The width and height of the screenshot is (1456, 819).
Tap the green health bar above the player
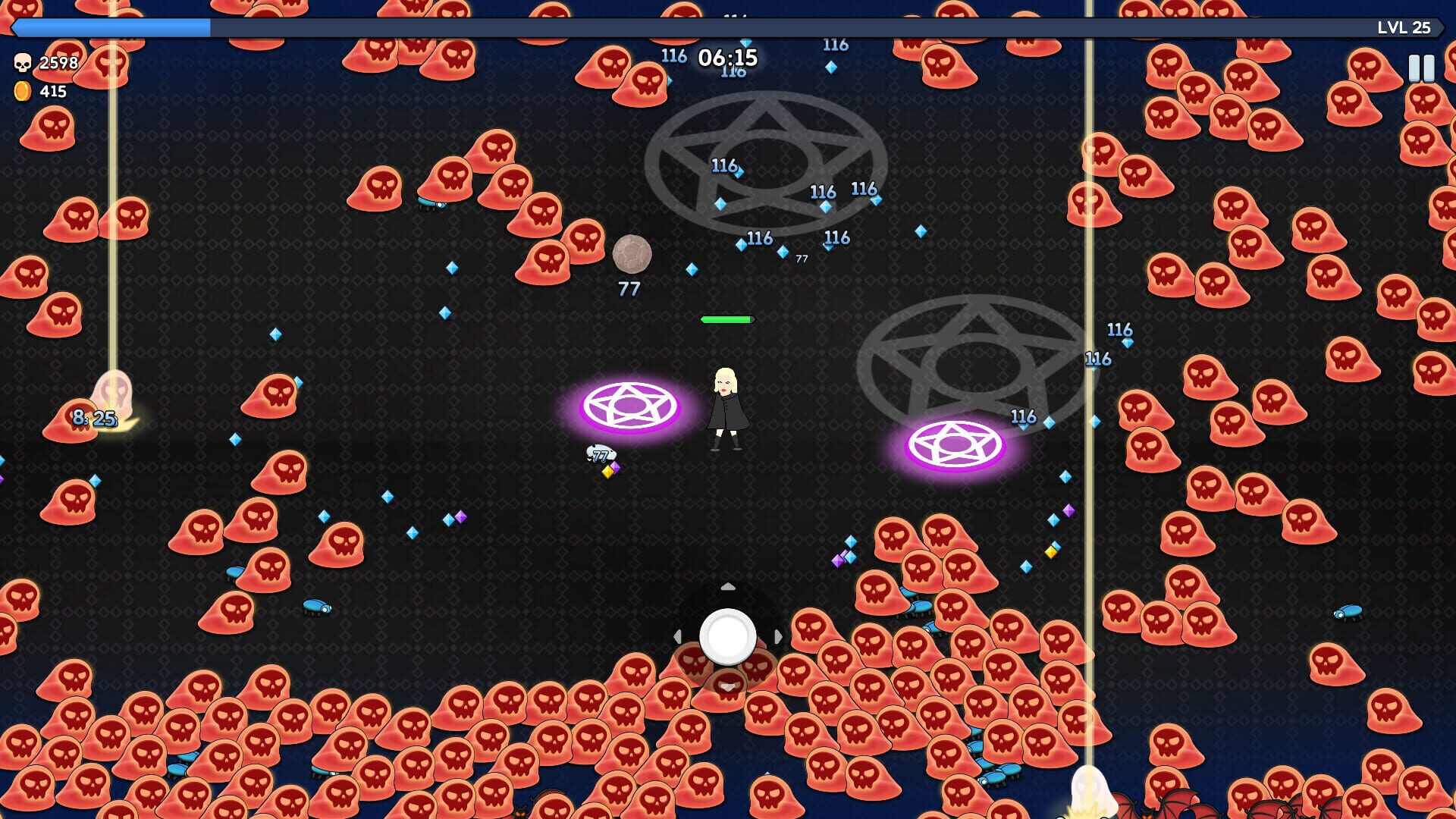pyautogui.click(x=726, y=321)
